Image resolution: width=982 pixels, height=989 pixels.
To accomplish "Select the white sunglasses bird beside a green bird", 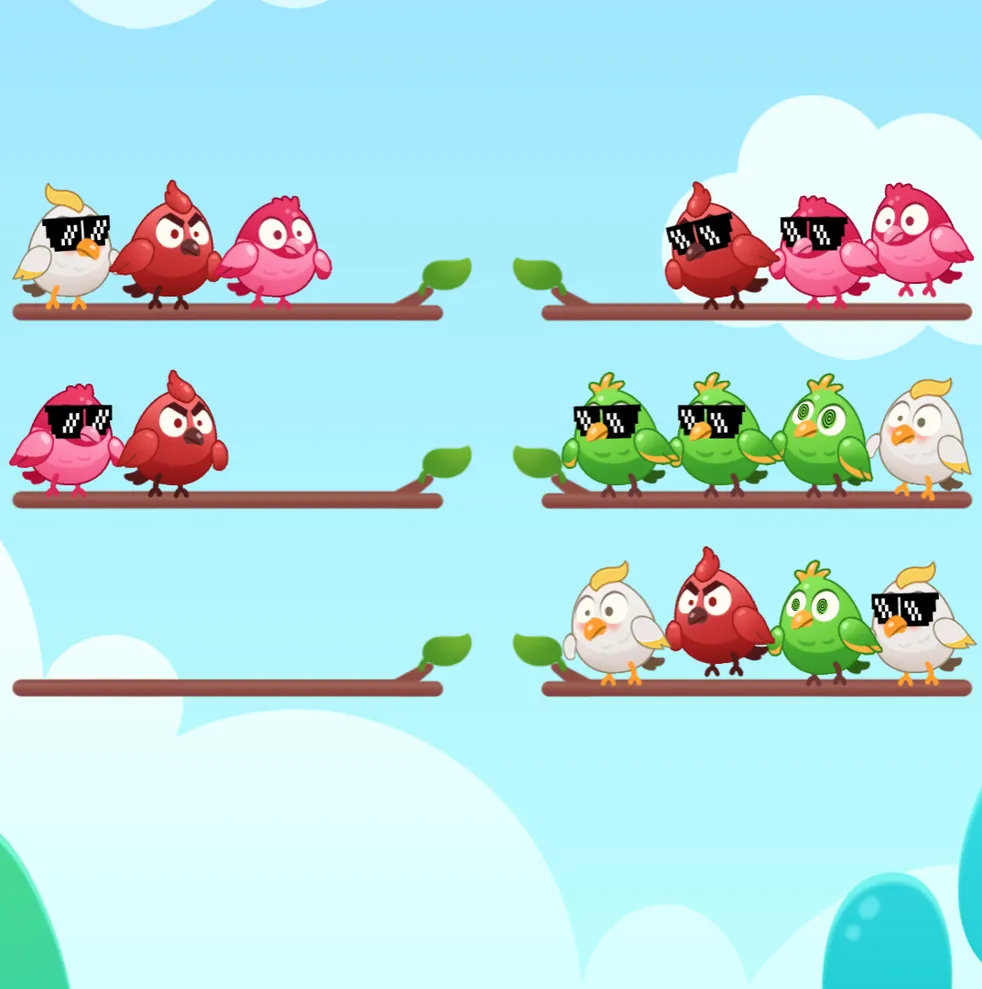I will [916, 627].
